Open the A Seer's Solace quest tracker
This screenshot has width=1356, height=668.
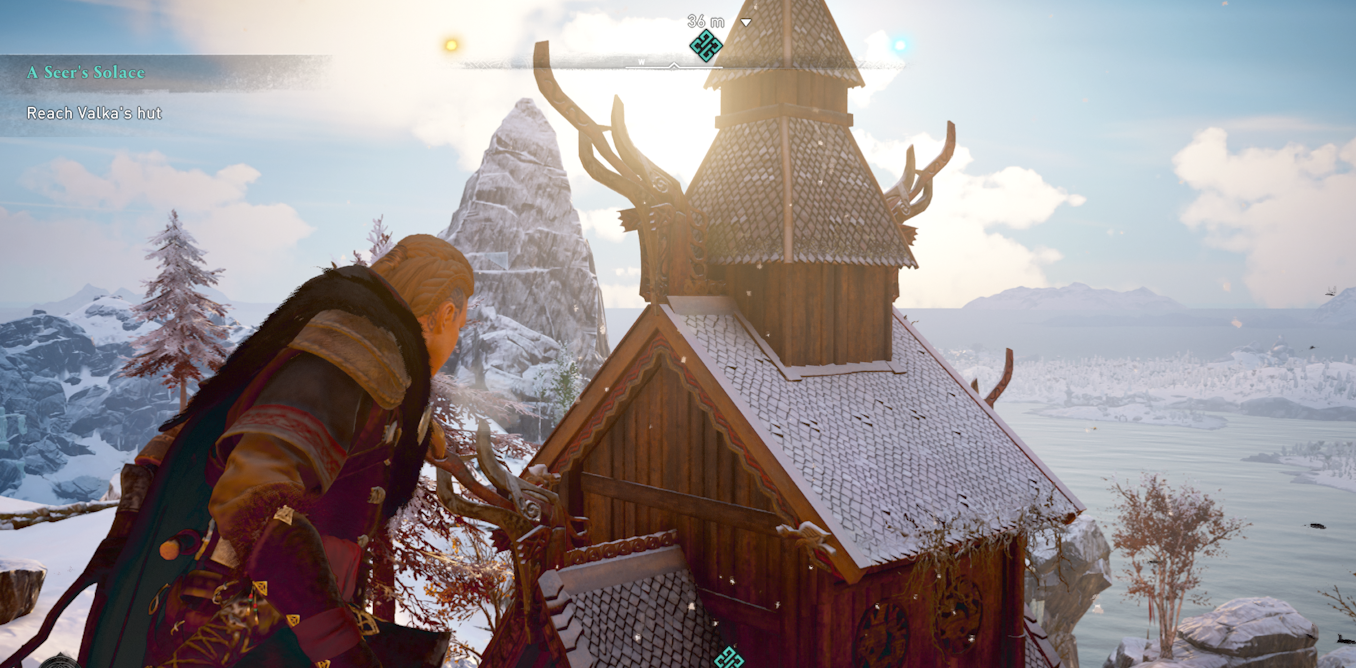[x=86, y=73]
